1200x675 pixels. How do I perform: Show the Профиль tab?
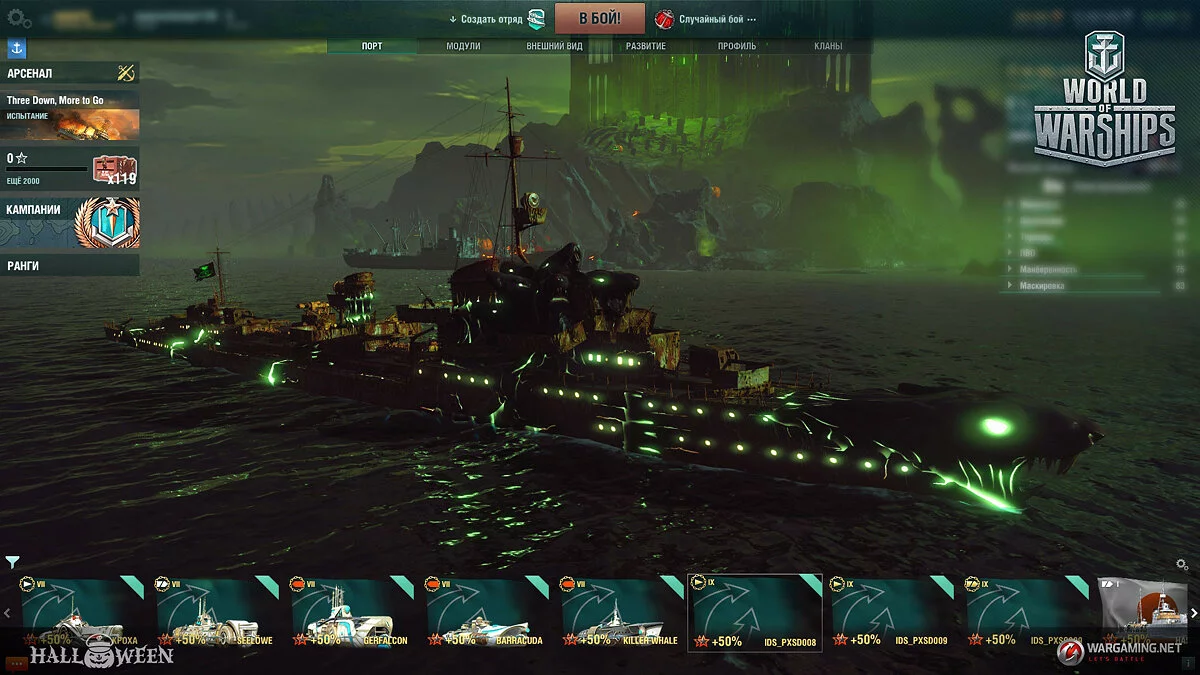737,46
